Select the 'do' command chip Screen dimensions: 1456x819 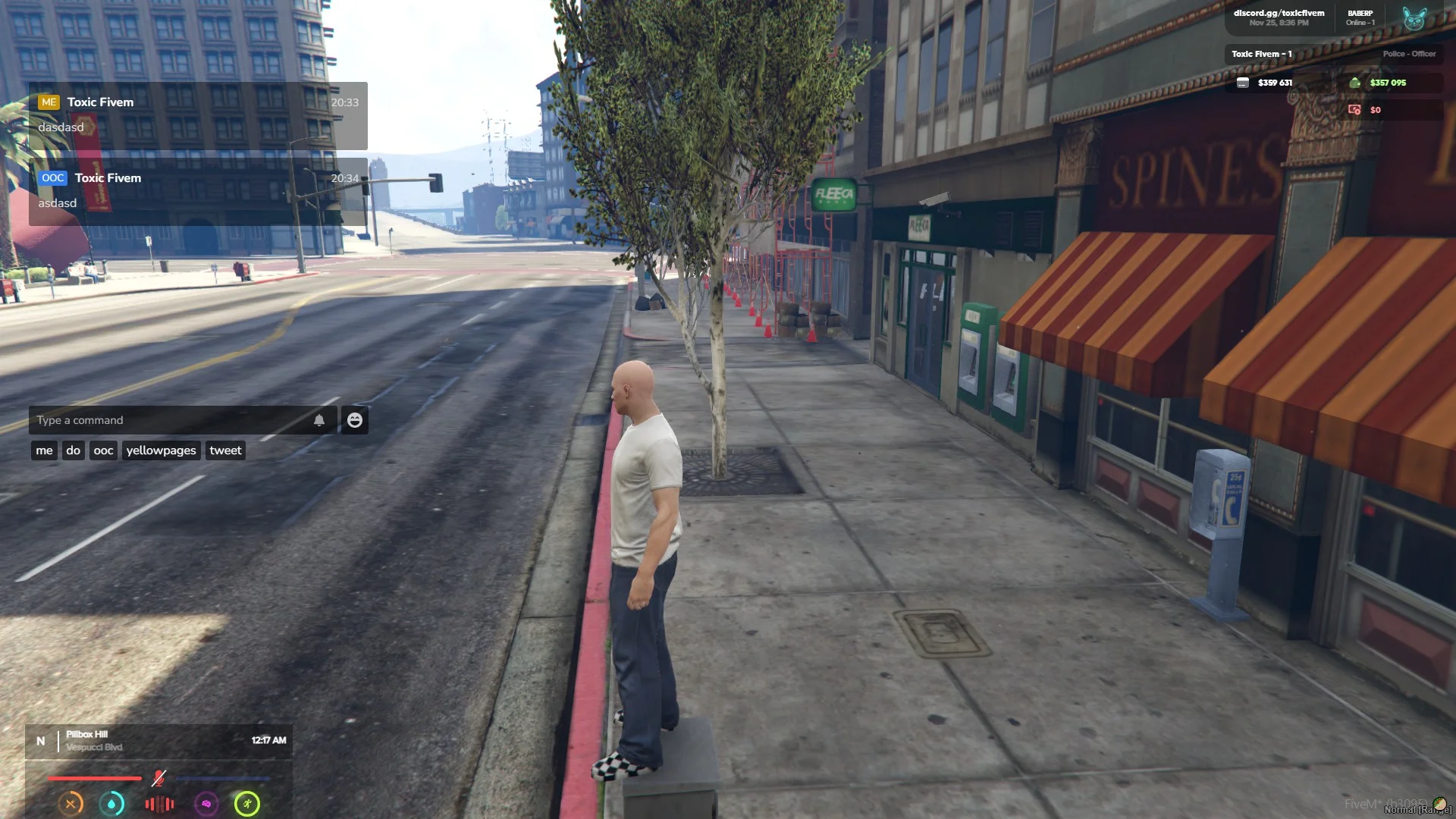tap(73, 450)
